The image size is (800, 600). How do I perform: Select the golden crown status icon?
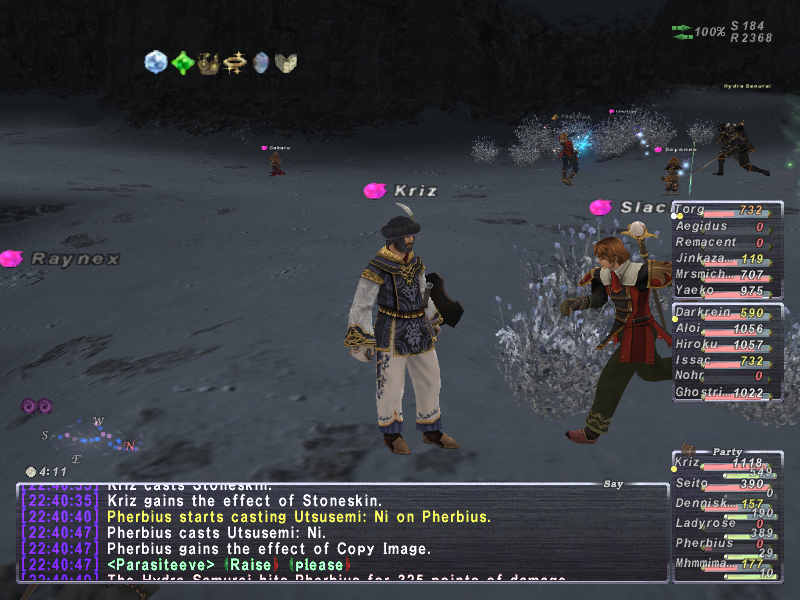click(208, 63)
